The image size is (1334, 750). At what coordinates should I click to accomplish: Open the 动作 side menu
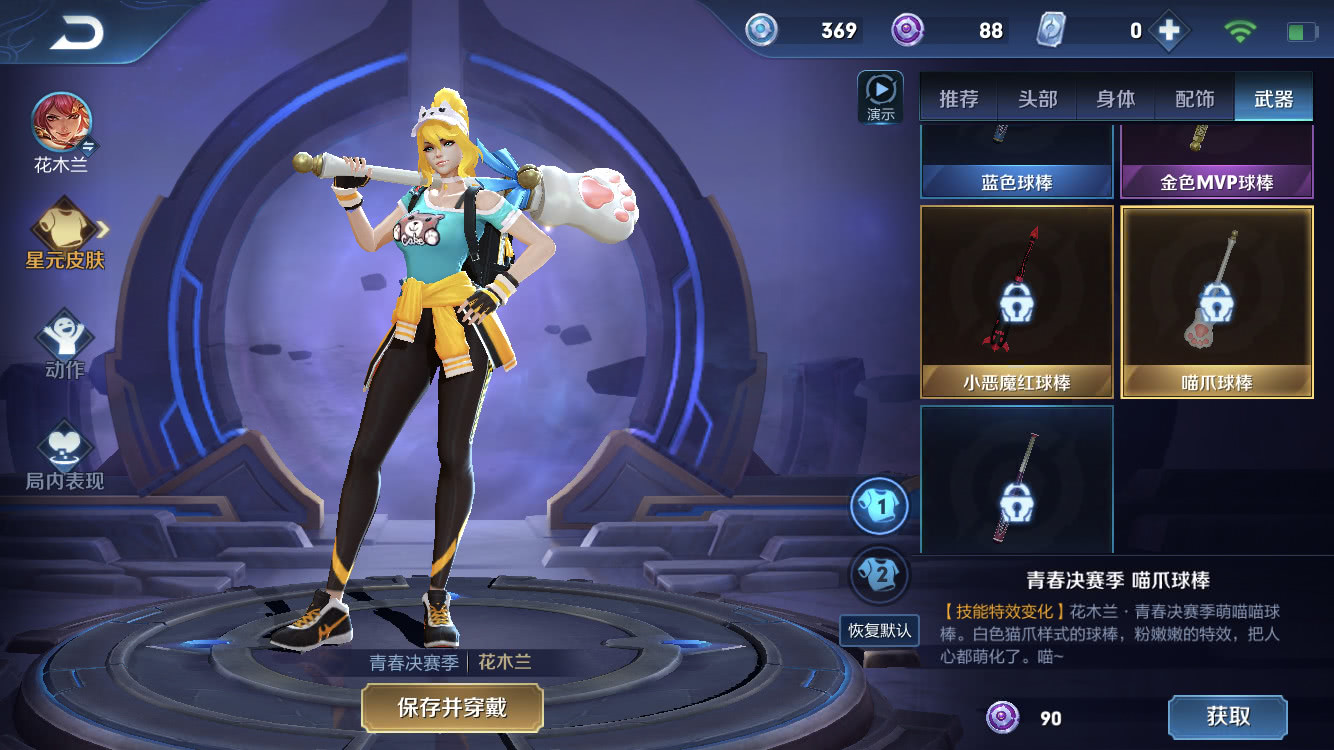coord(65,343)
